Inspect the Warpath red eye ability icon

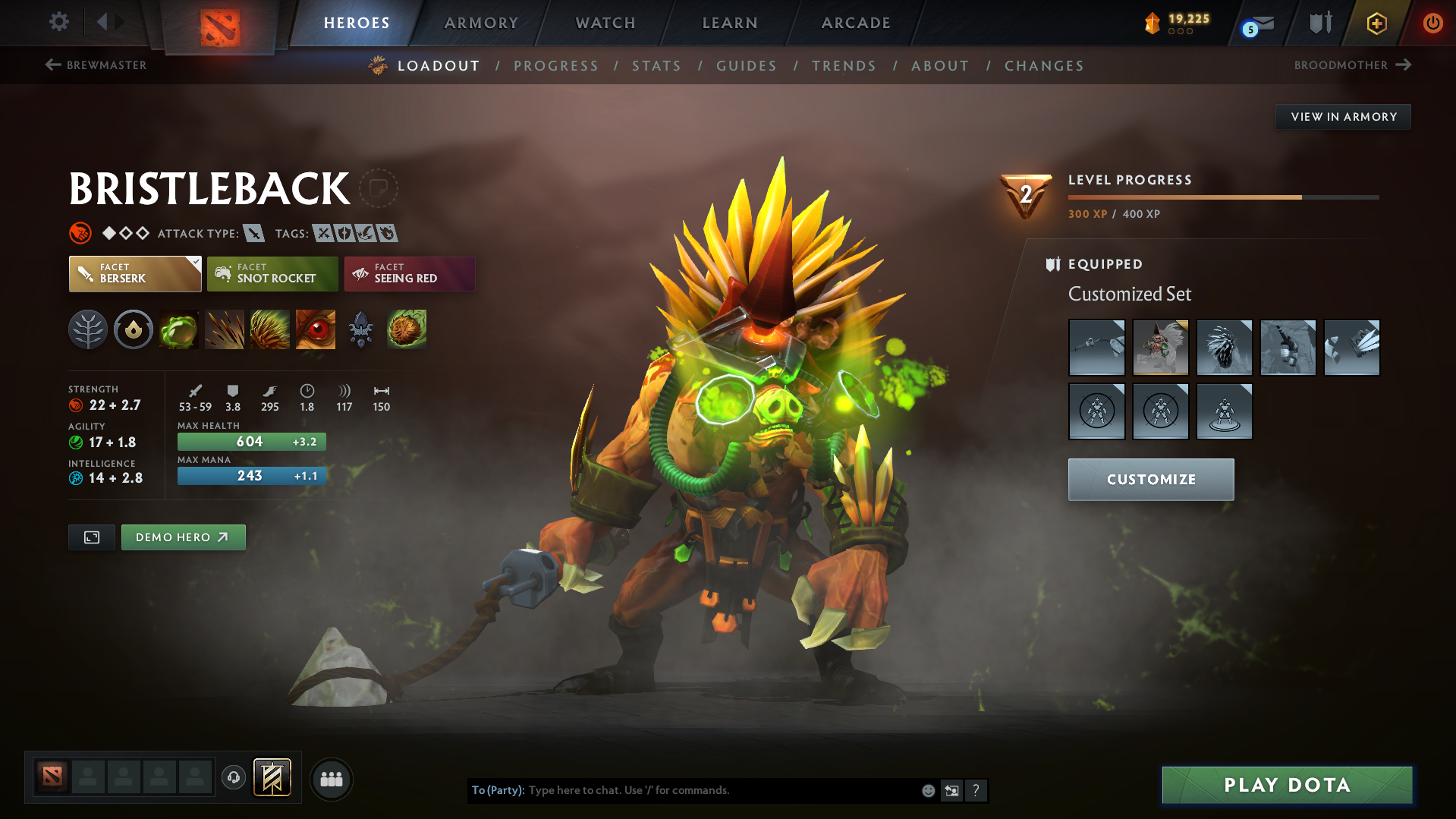pyautogui.click(x=316, y=329)
